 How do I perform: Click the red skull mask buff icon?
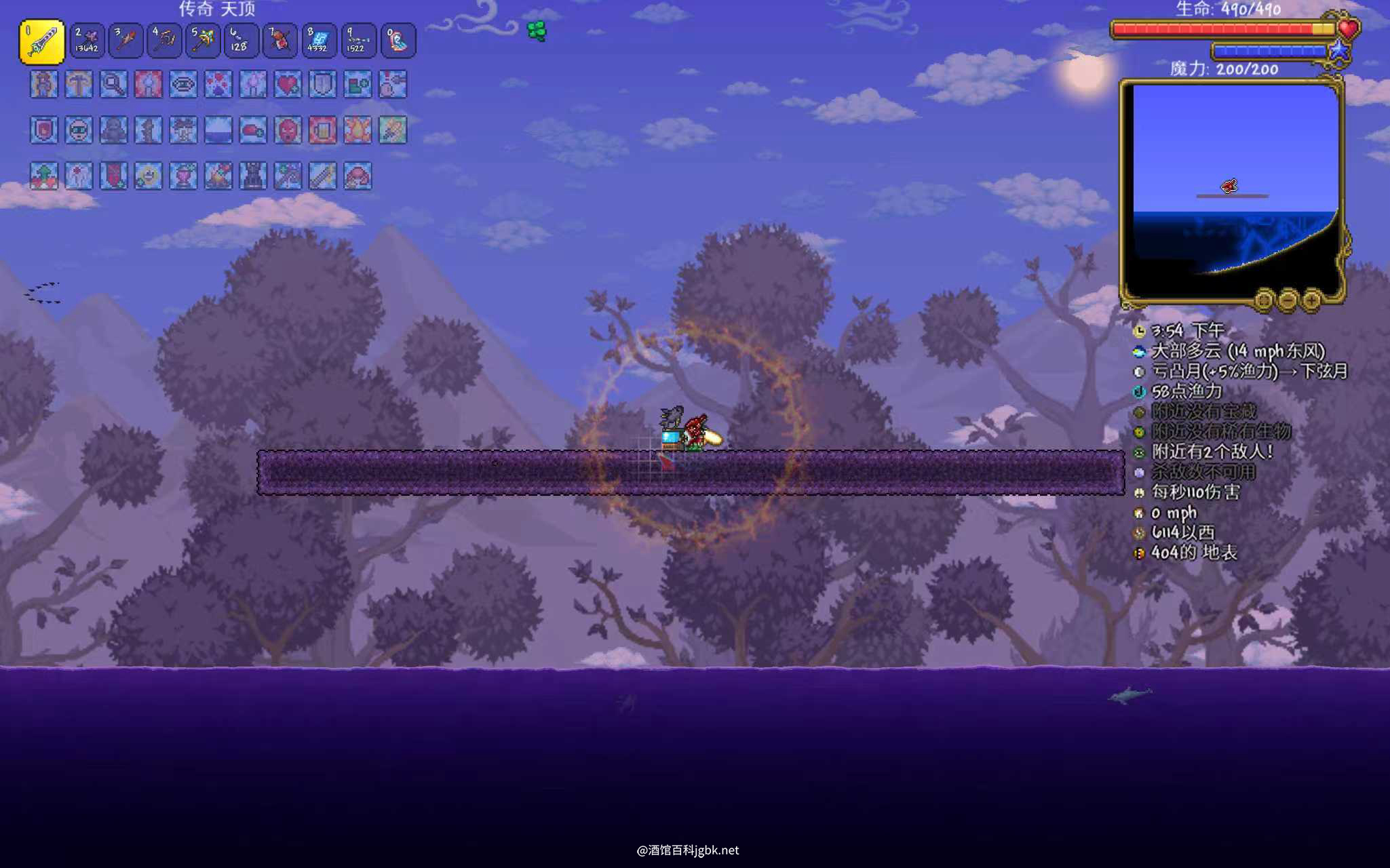288,130
